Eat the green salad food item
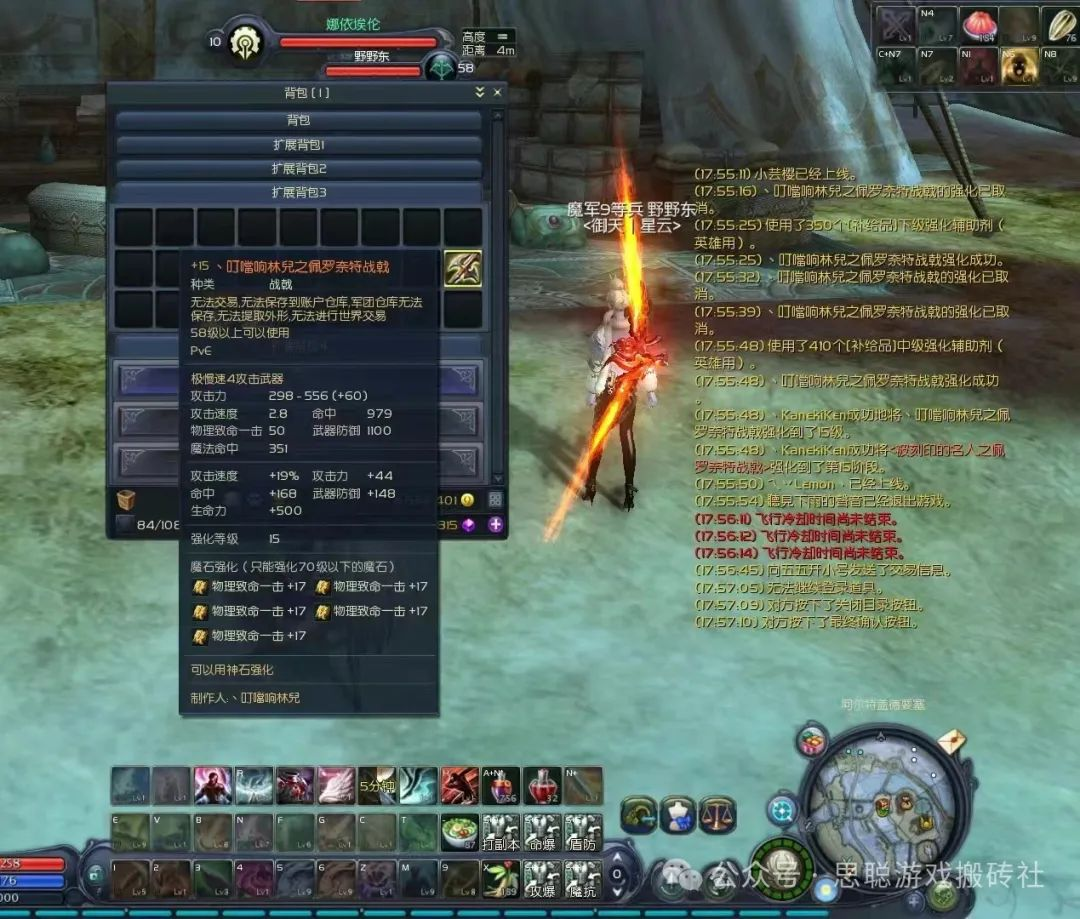Screen dimensions: 1080x919 460,831
